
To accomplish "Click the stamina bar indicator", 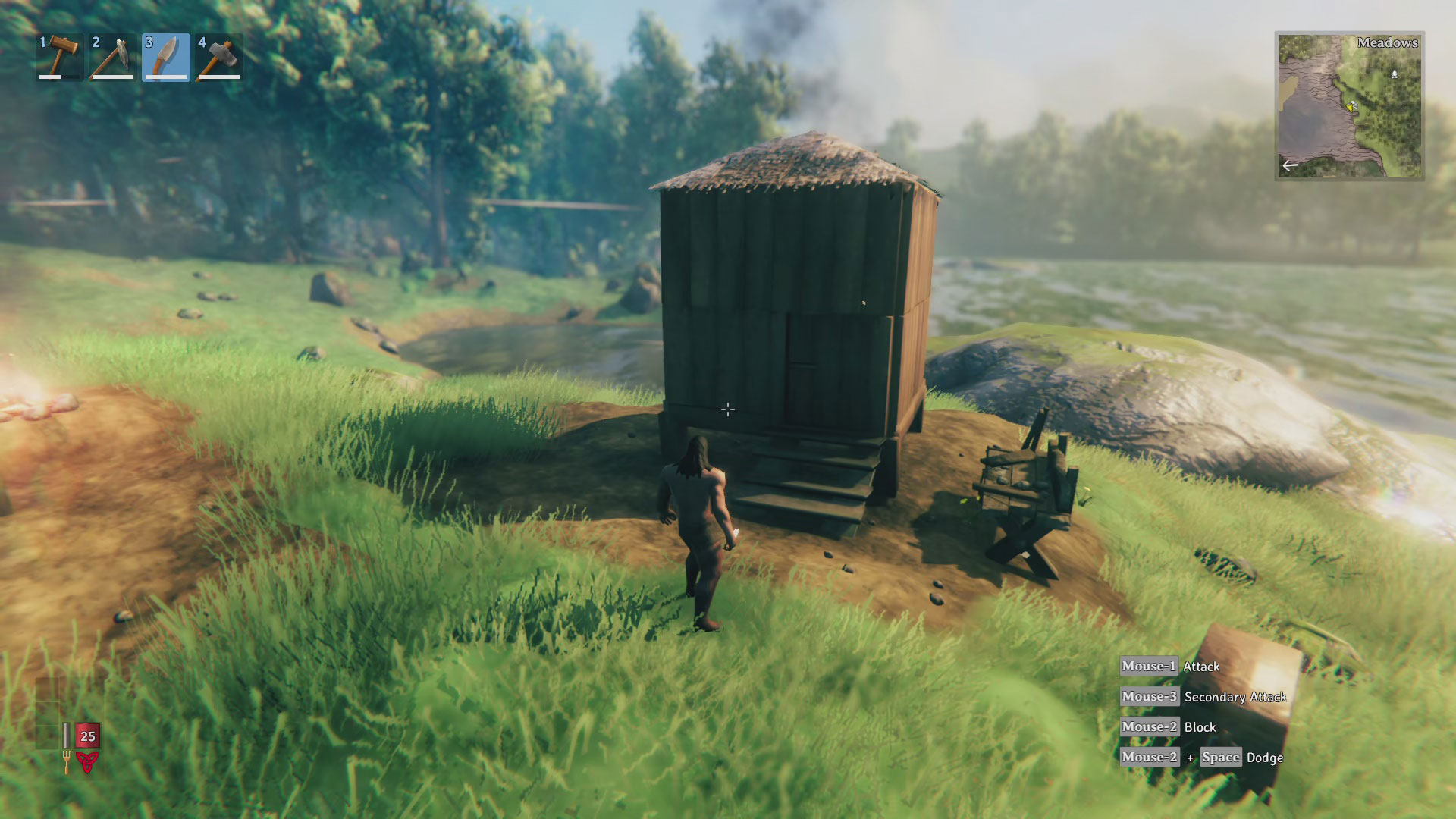I will pyautogui.click(x=66, y=736).
